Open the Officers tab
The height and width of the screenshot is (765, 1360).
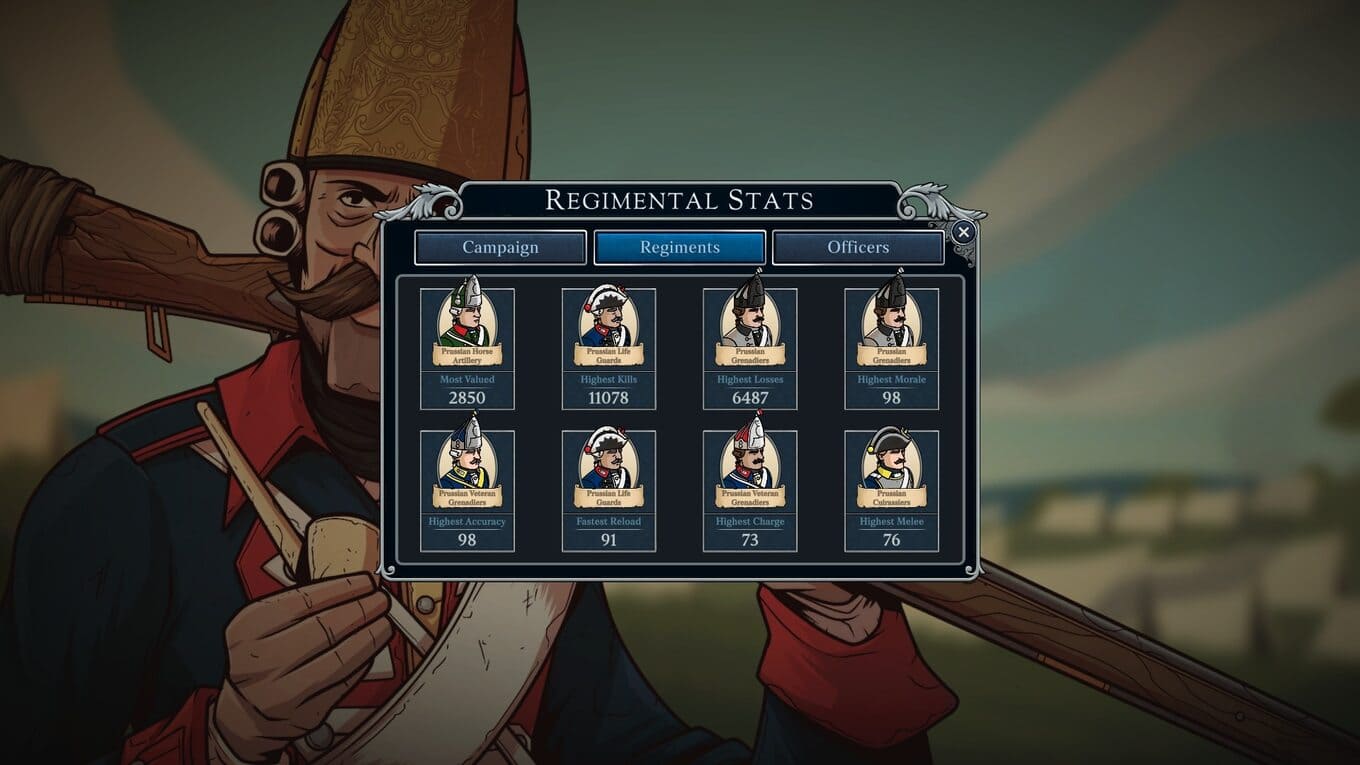pyautogui.click(x=858, y=248)
